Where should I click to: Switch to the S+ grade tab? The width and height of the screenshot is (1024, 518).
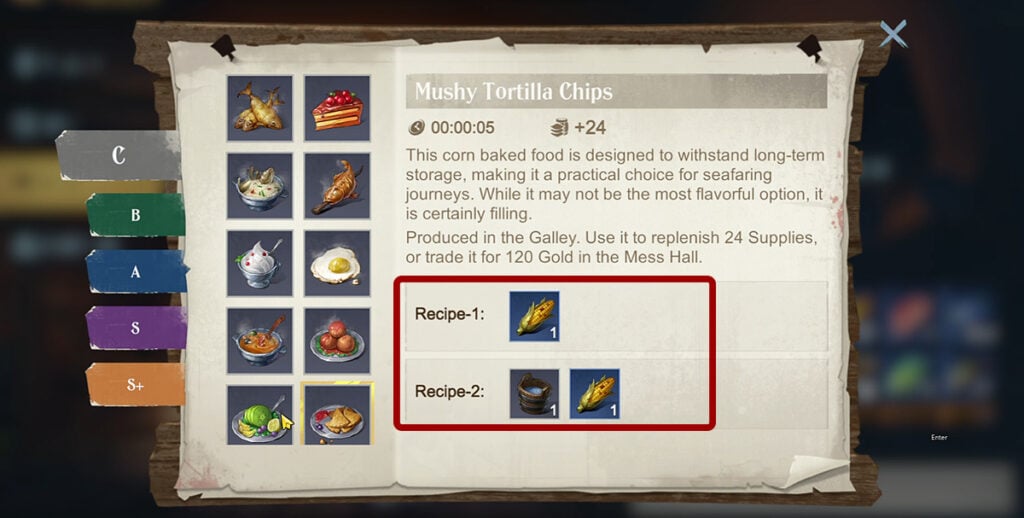click(136, 385)
